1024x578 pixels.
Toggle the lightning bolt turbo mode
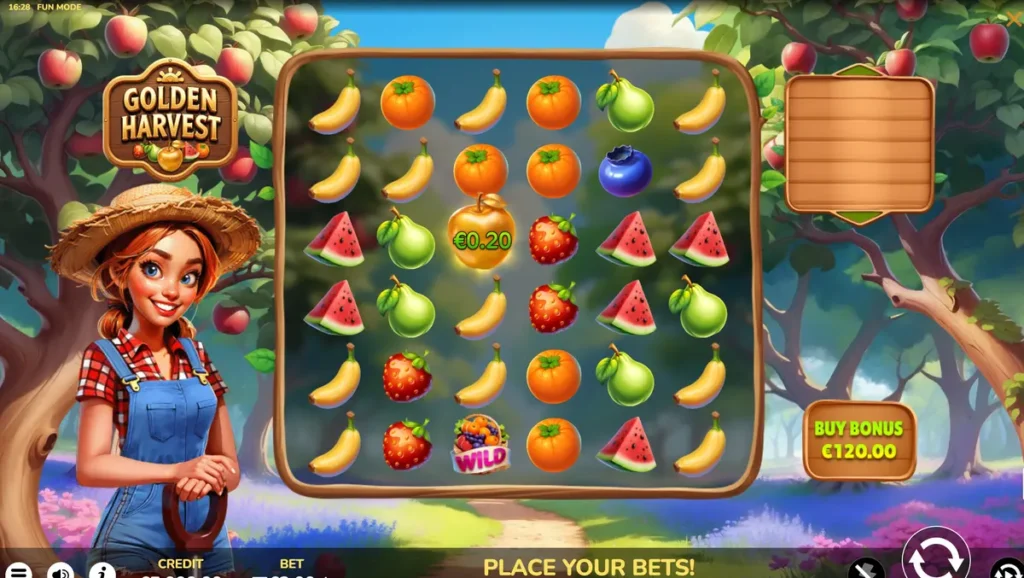[866, 570]
